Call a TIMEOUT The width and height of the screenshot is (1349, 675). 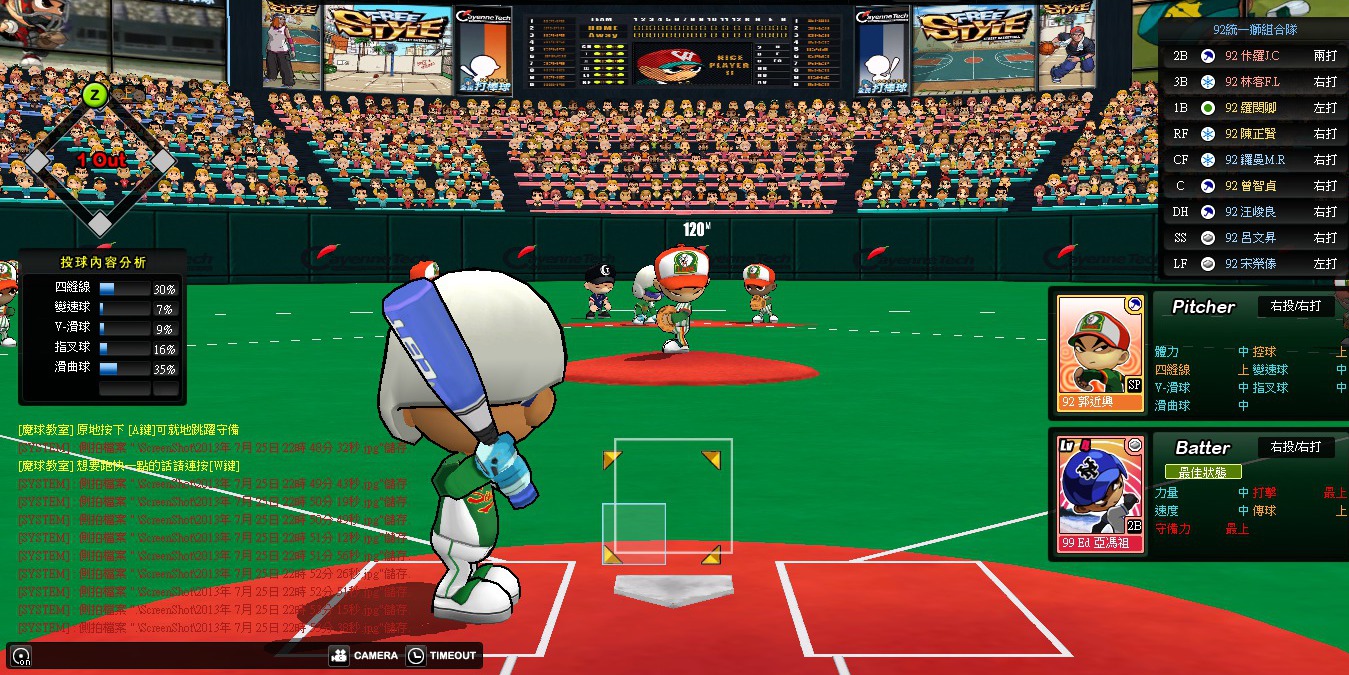[442, 656]
